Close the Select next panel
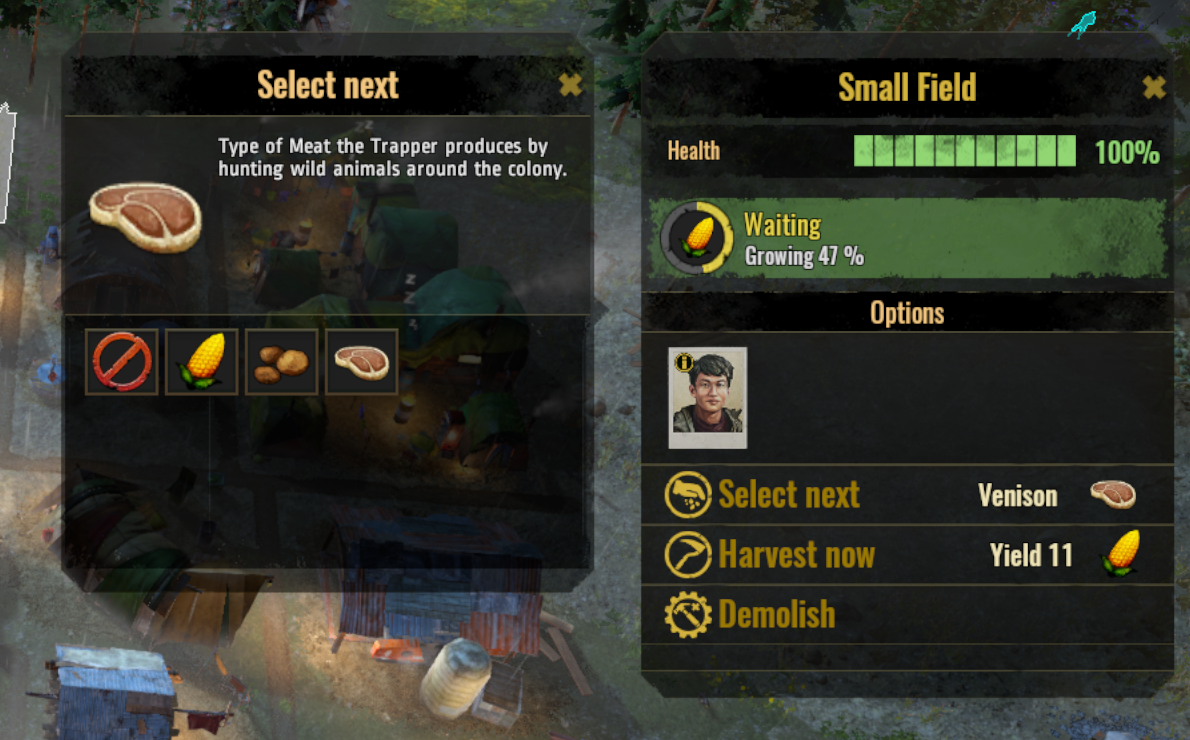Image resolution: width=1190 pixels, height=740 pixels. (570, 85)
